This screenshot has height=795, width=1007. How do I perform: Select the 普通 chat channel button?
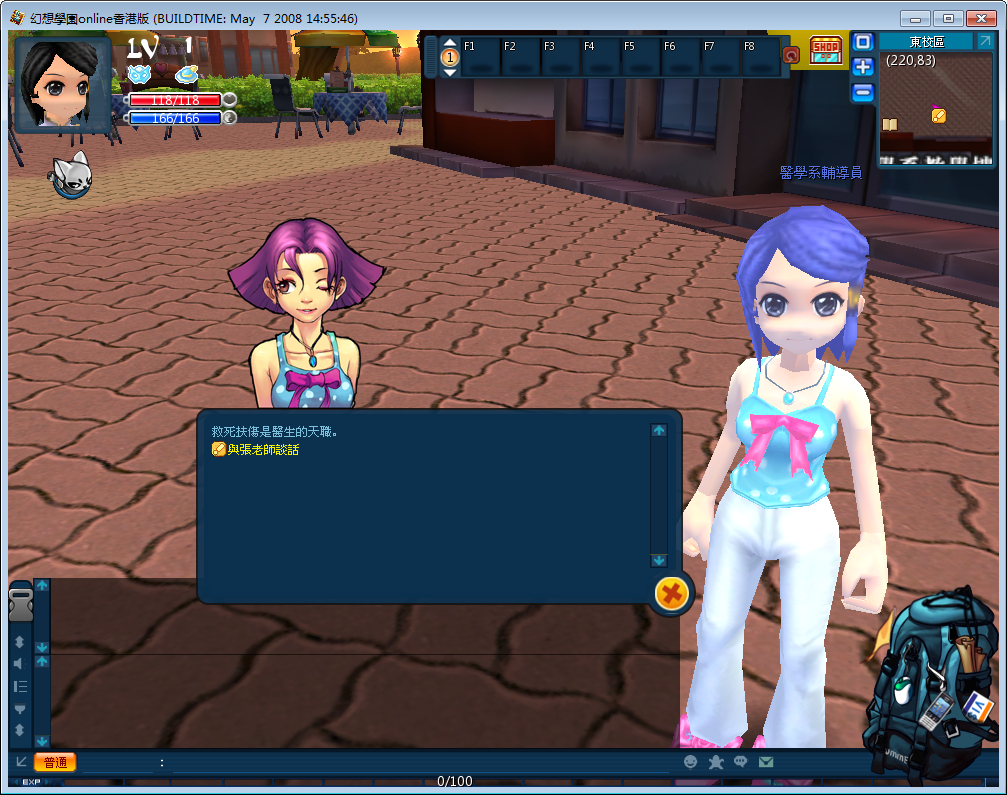tap(55, 762)
